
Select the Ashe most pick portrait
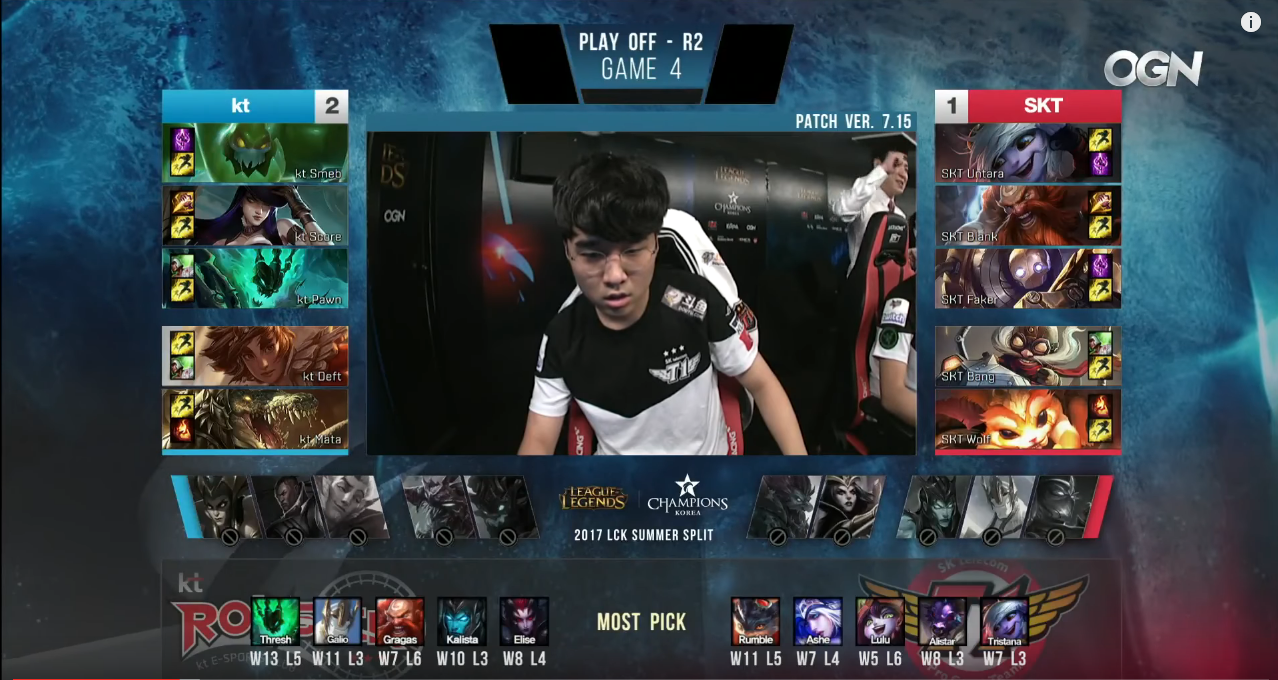pyautogui.click(x=817, y=621)
